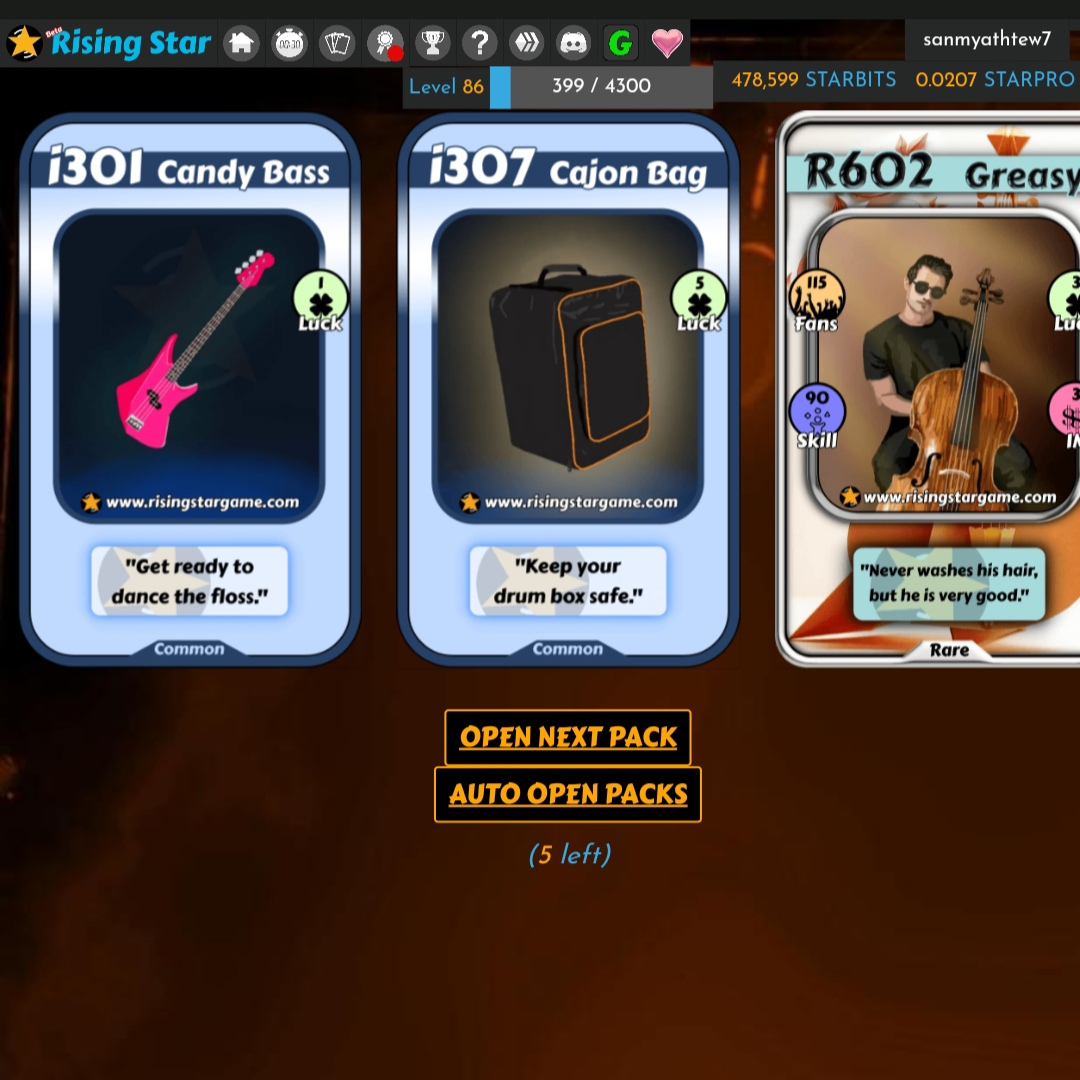Screen dimensions: 1080x1080
Task: Click the green G icon
Action: [x=621, y=43]
